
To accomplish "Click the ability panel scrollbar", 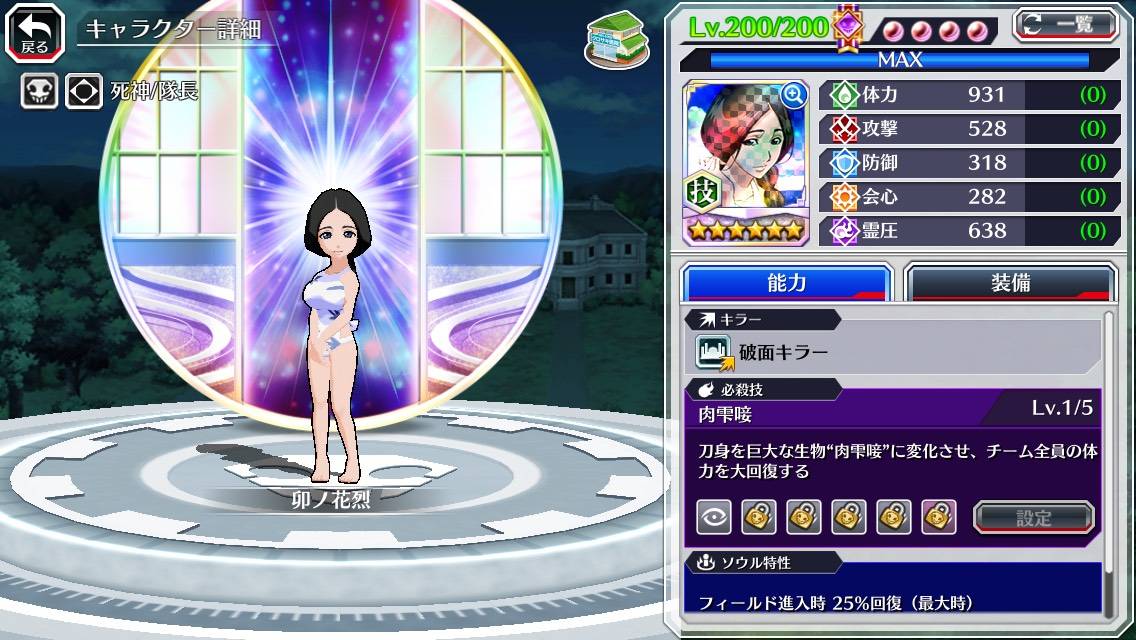I will tap(1108, 464).
